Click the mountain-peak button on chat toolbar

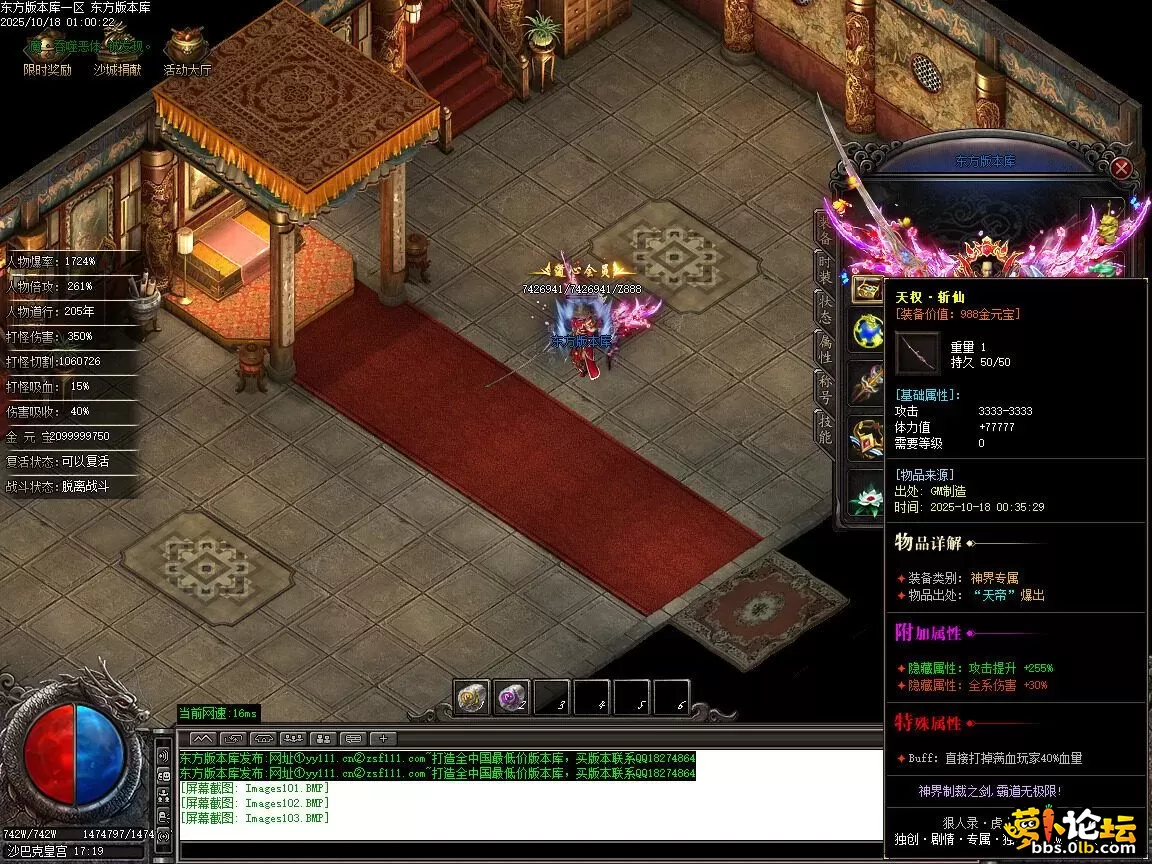(x=203, y=739)
